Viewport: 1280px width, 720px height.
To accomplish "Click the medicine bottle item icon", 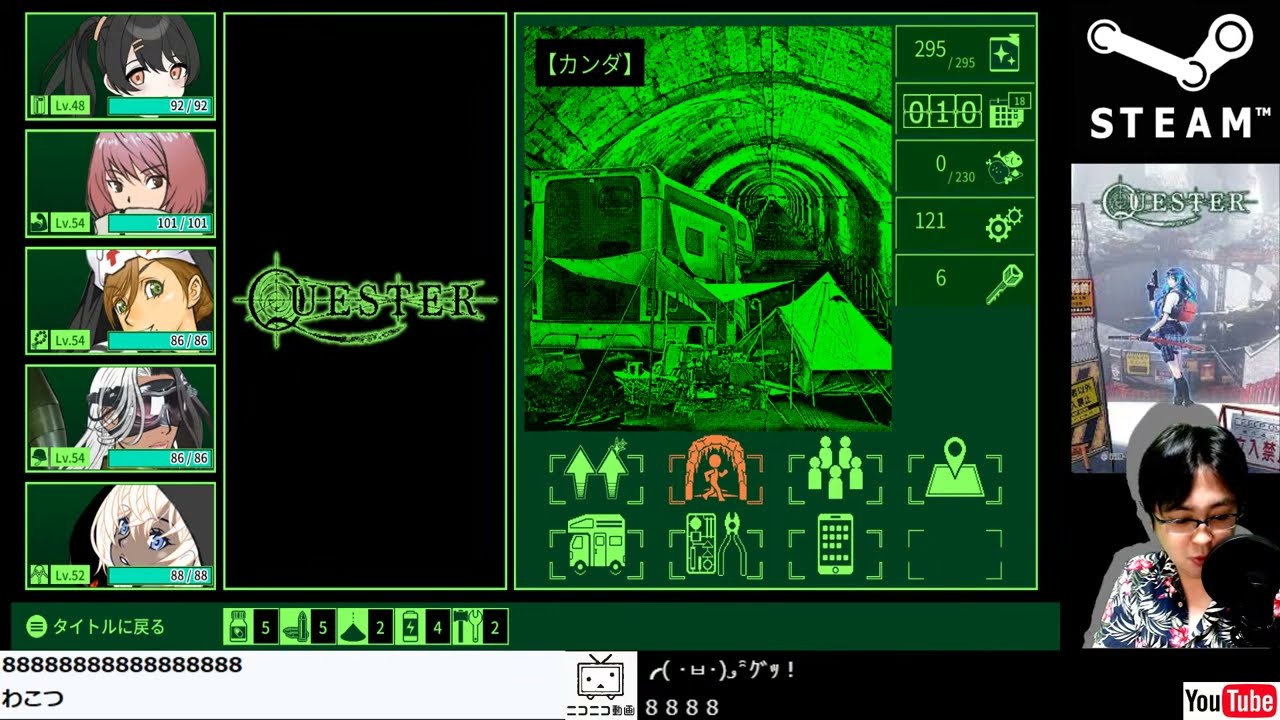I will coord(238,627).
